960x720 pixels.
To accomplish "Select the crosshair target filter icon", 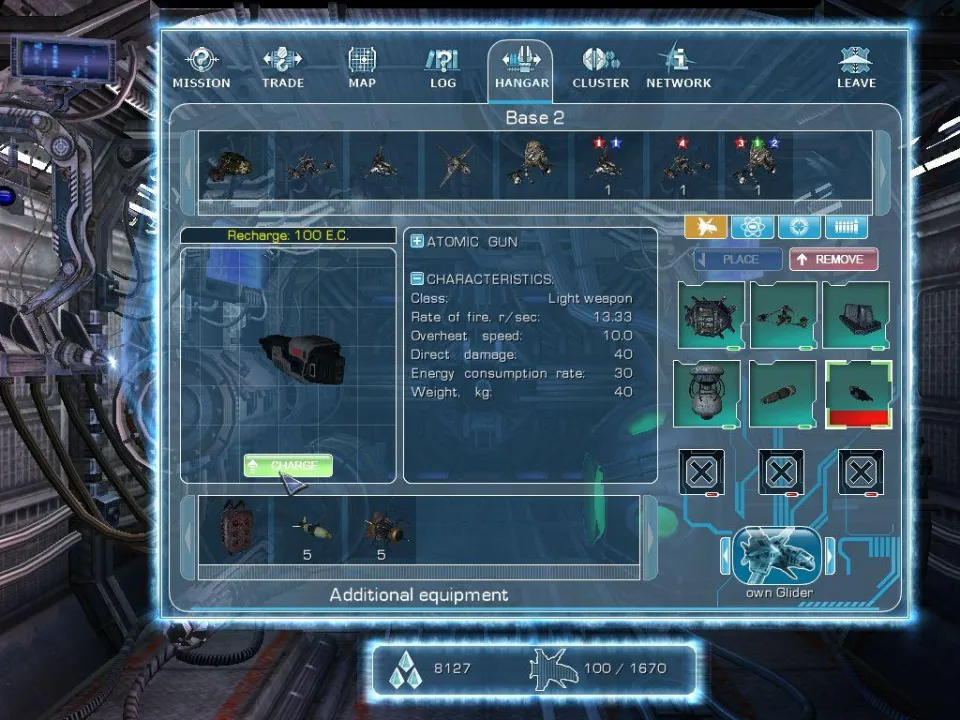I will (x=799, y=227).
